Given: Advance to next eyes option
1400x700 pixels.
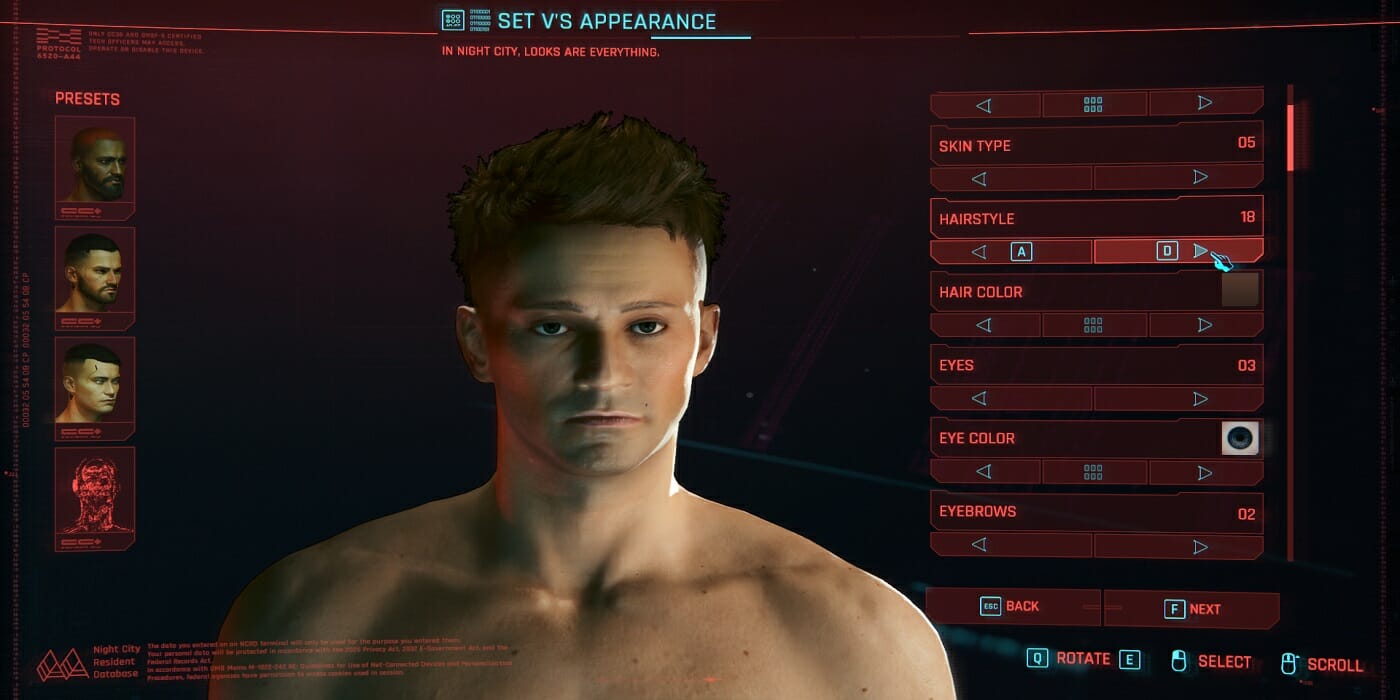Looking at the screenshot, I should (x=1178, y=398).
